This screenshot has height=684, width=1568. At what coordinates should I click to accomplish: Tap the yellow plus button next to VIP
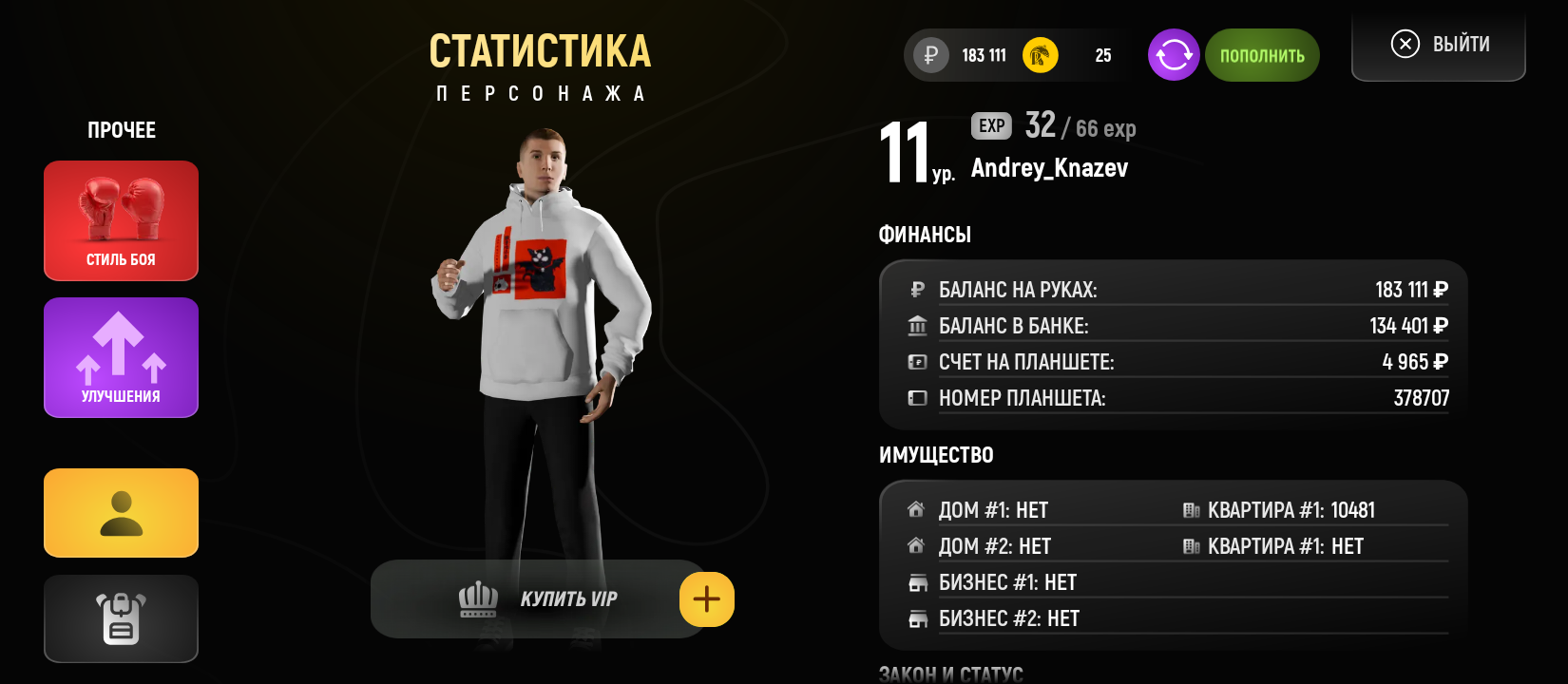pos(707,599)
